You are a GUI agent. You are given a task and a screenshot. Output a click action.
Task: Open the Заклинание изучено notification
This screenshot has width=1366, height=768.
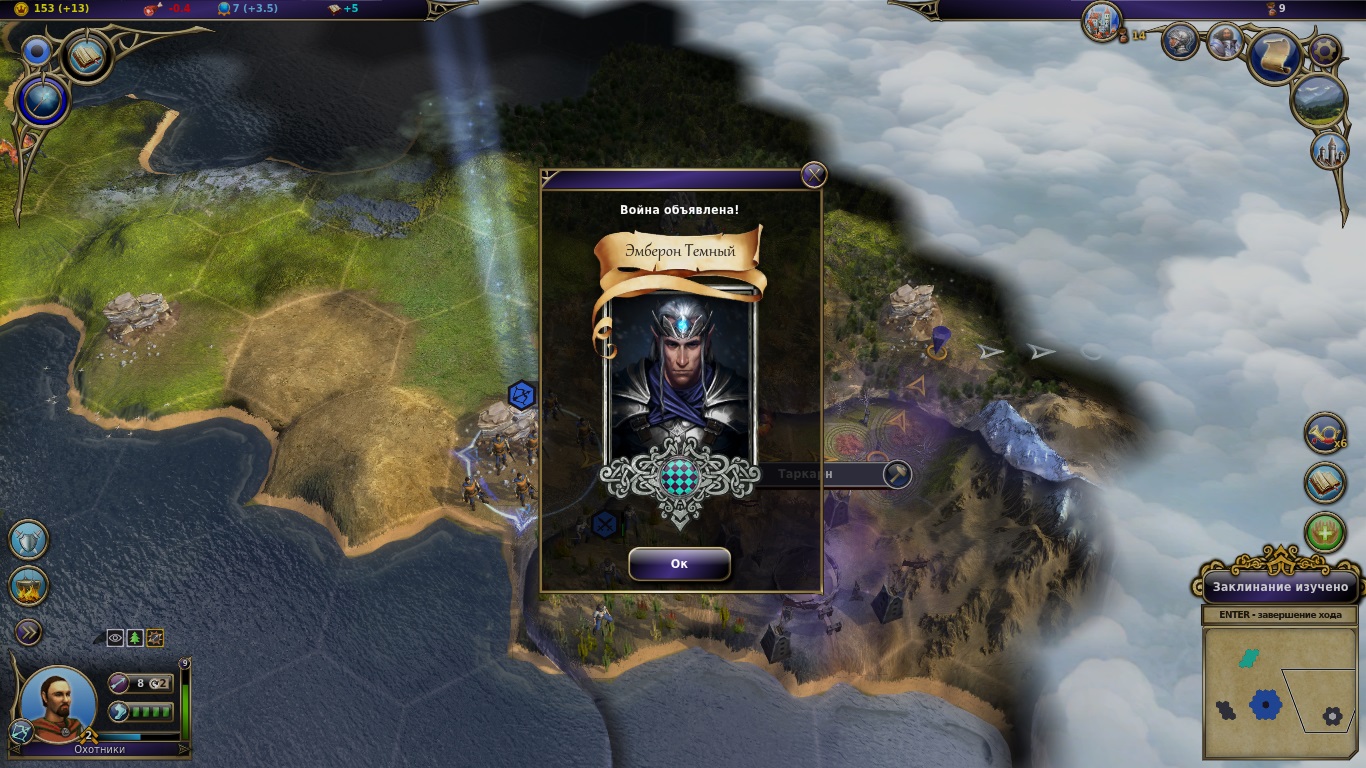1281,587
